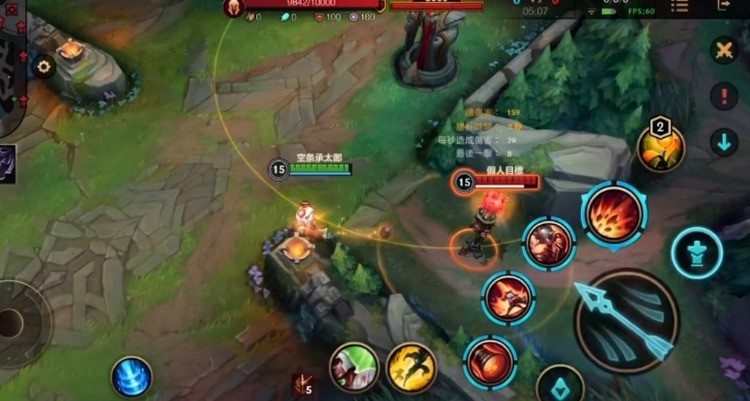Open the settings gear icon

[x=43, y=67]
